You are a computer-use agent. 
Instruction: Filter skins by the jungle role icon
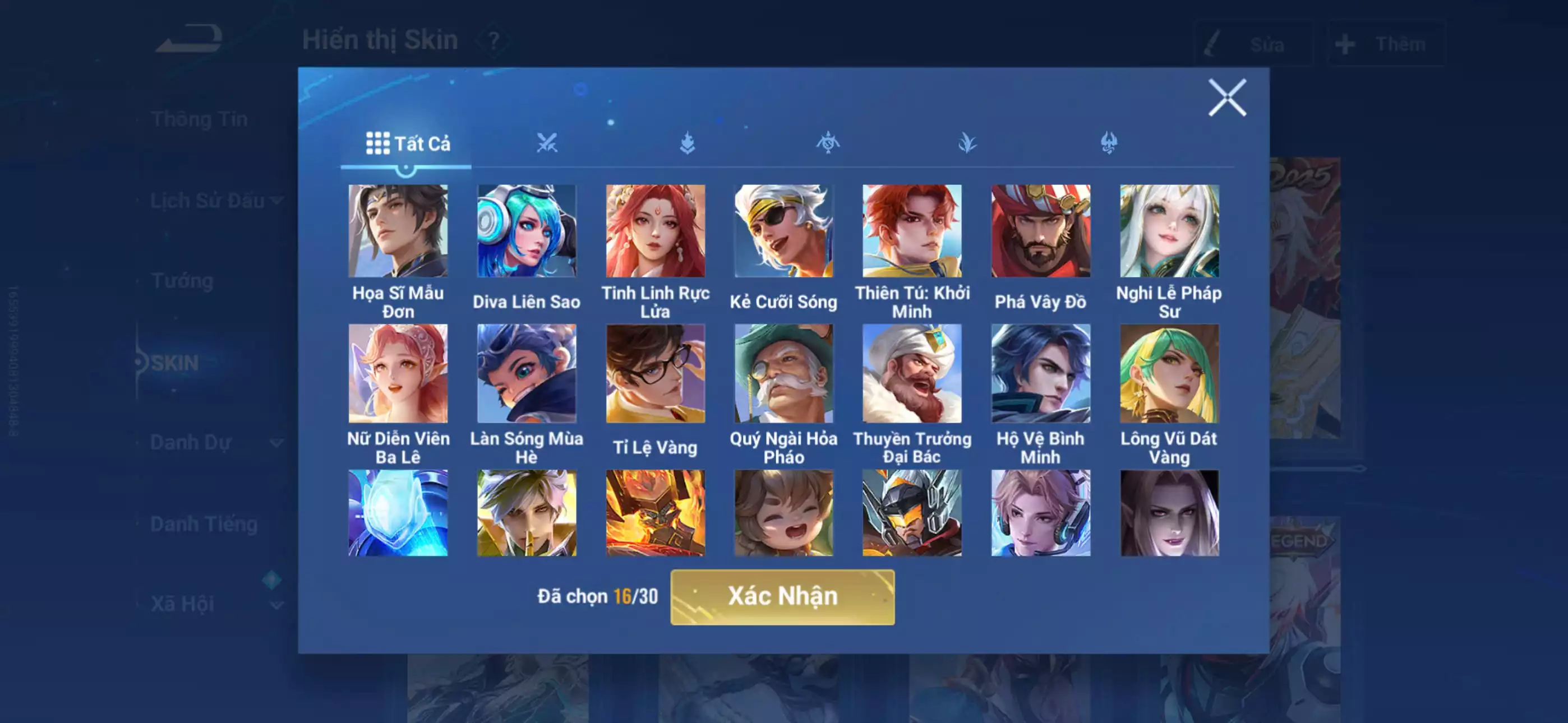[x=967, y=143]
